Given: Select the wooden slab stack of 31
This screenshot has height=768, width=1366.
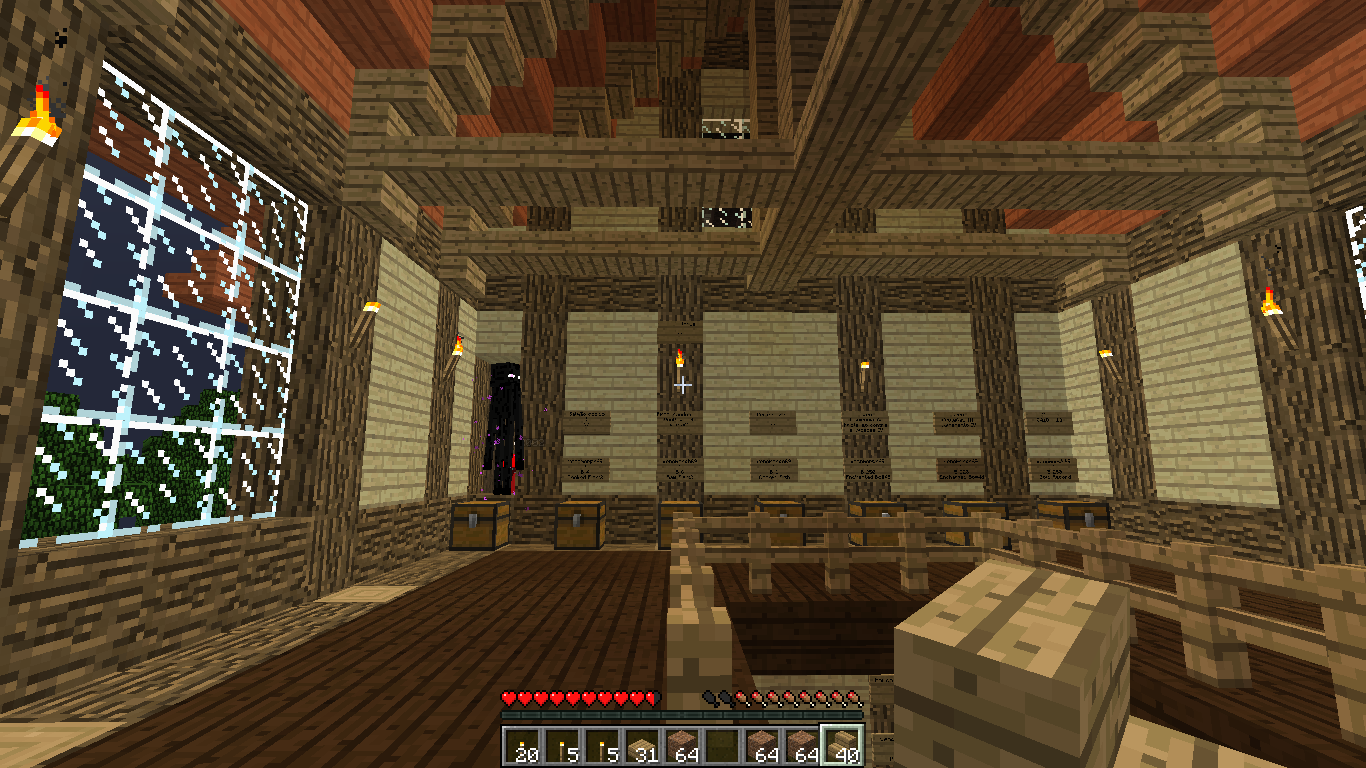Looking at the screenshot, I should pyautogui.click(x=641, y=745).
